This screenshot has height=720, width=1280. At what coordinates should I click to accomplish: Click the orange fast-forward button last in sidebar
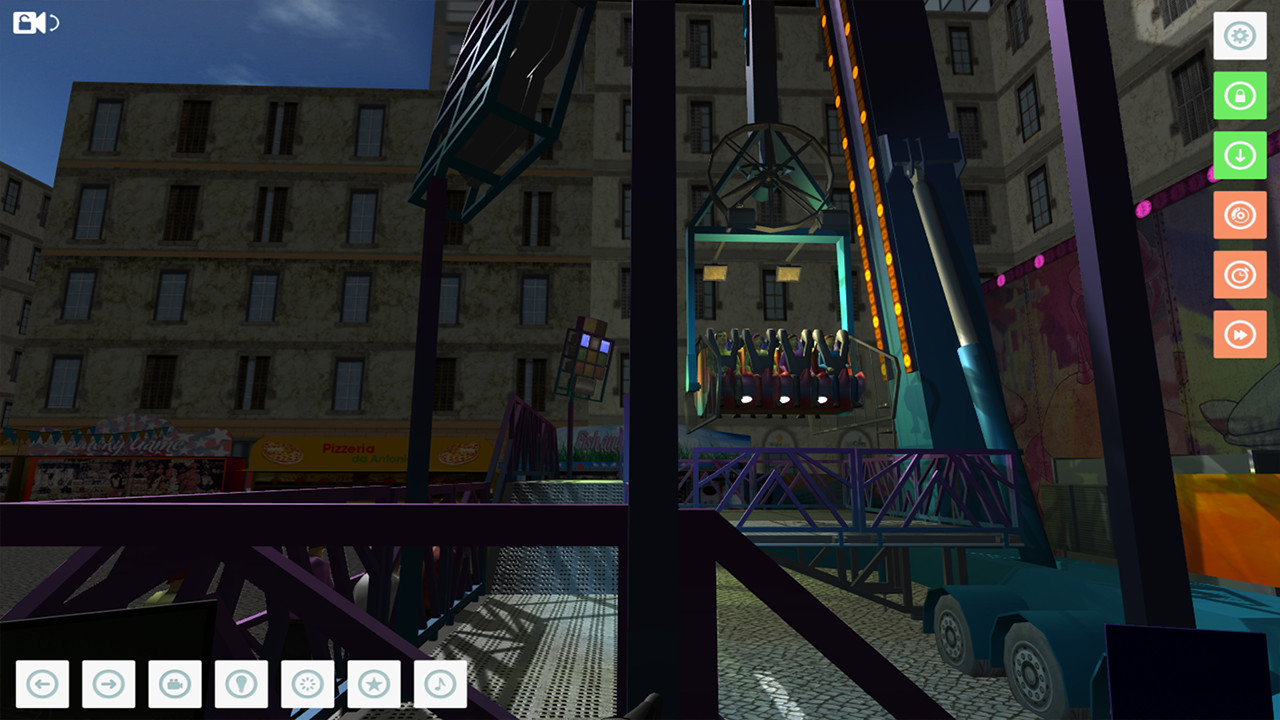click(x=1240, y=333)
